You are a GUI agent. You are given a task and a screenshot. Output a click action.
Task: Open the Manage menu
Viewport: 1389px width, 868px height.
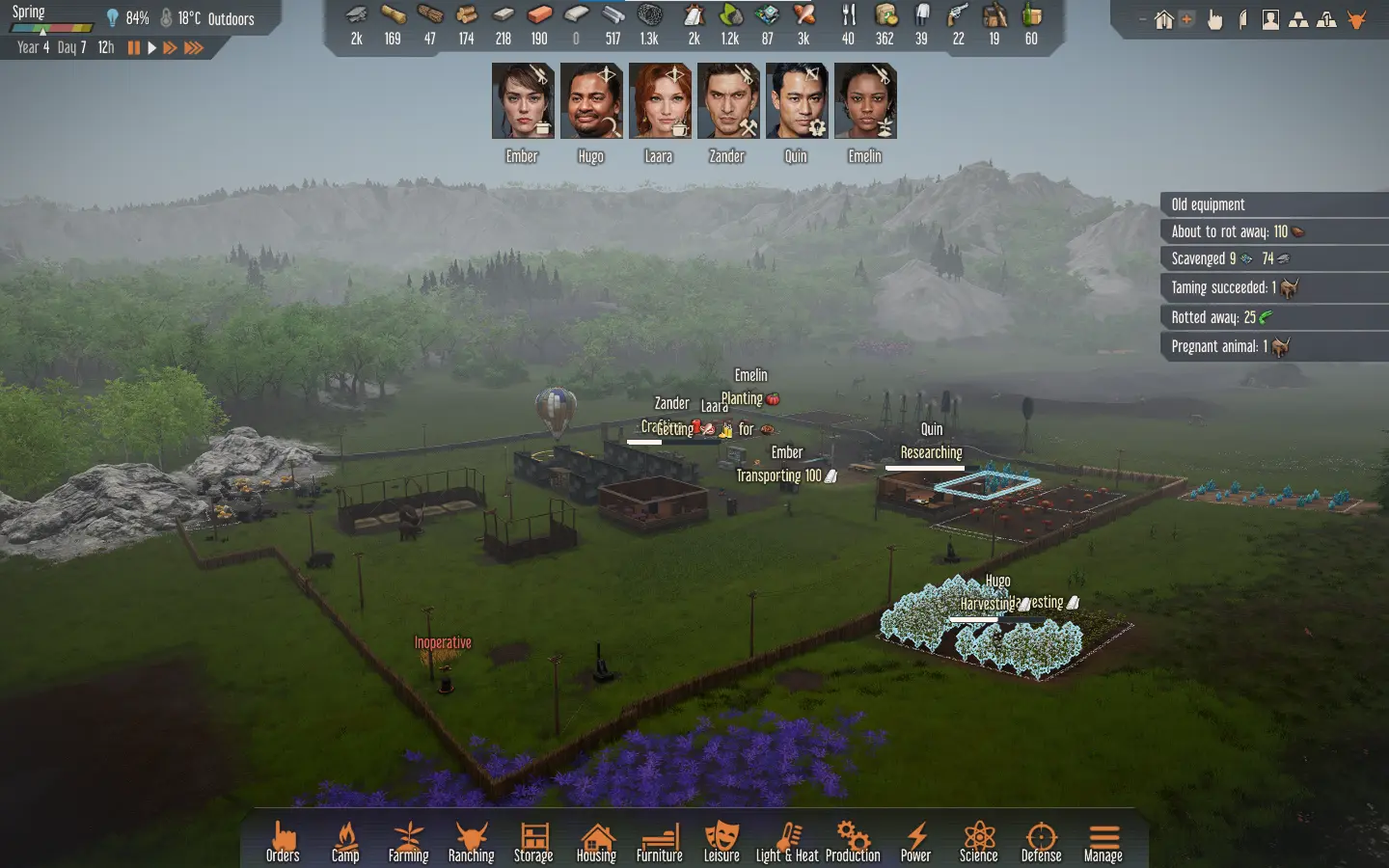point(1103,840)
